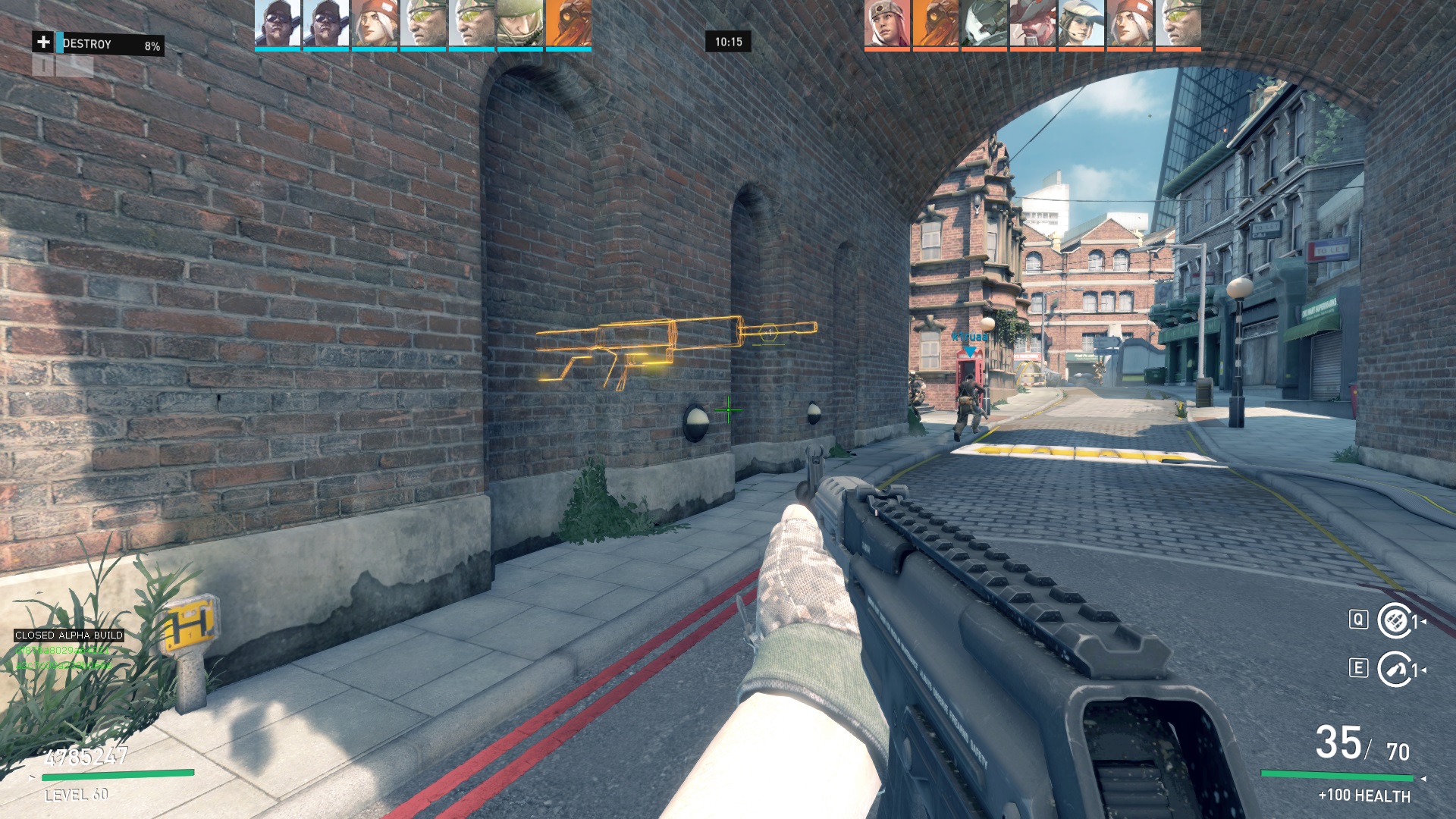1456x819 pixels.
Task: Click the orange team's white armored helmet portrait
Action: (x=984, y=24)
